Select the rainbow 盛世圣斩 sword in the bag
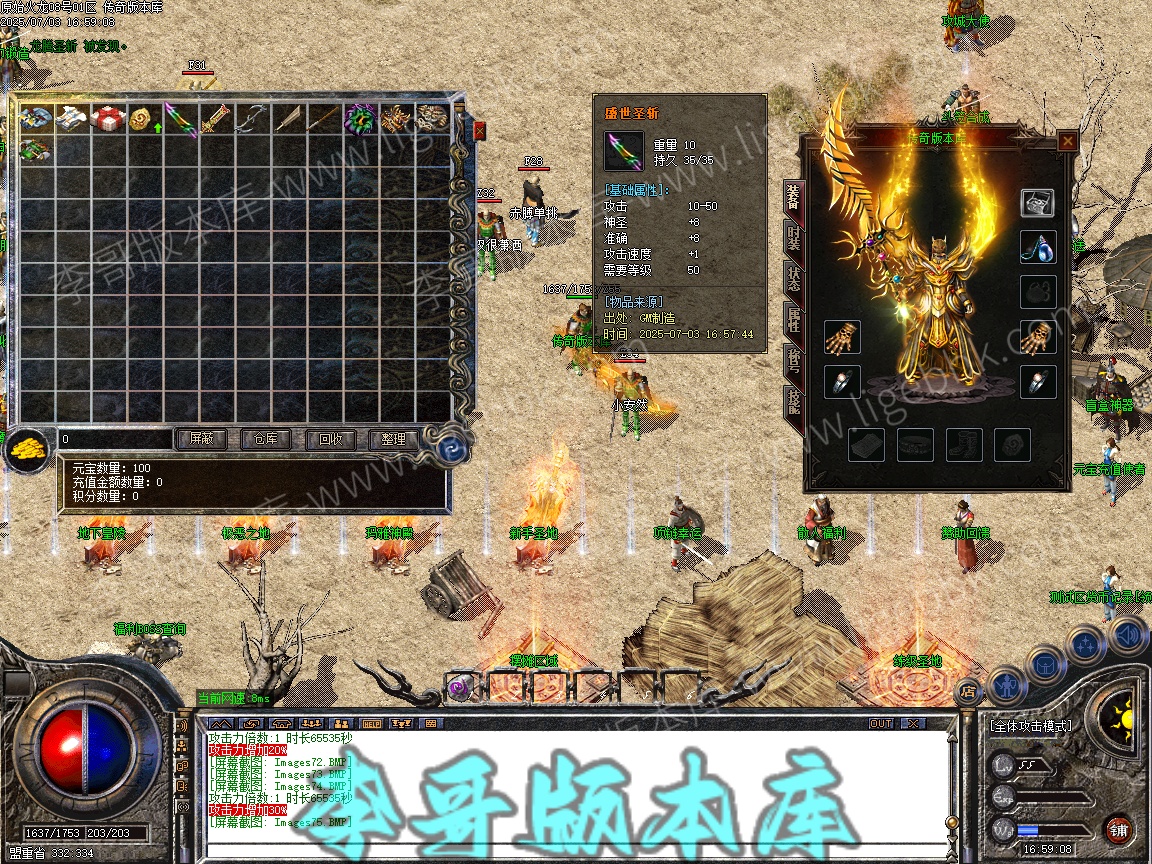Image resolution: width=1152 pixels, height=864 pixels. click(180, 119)
